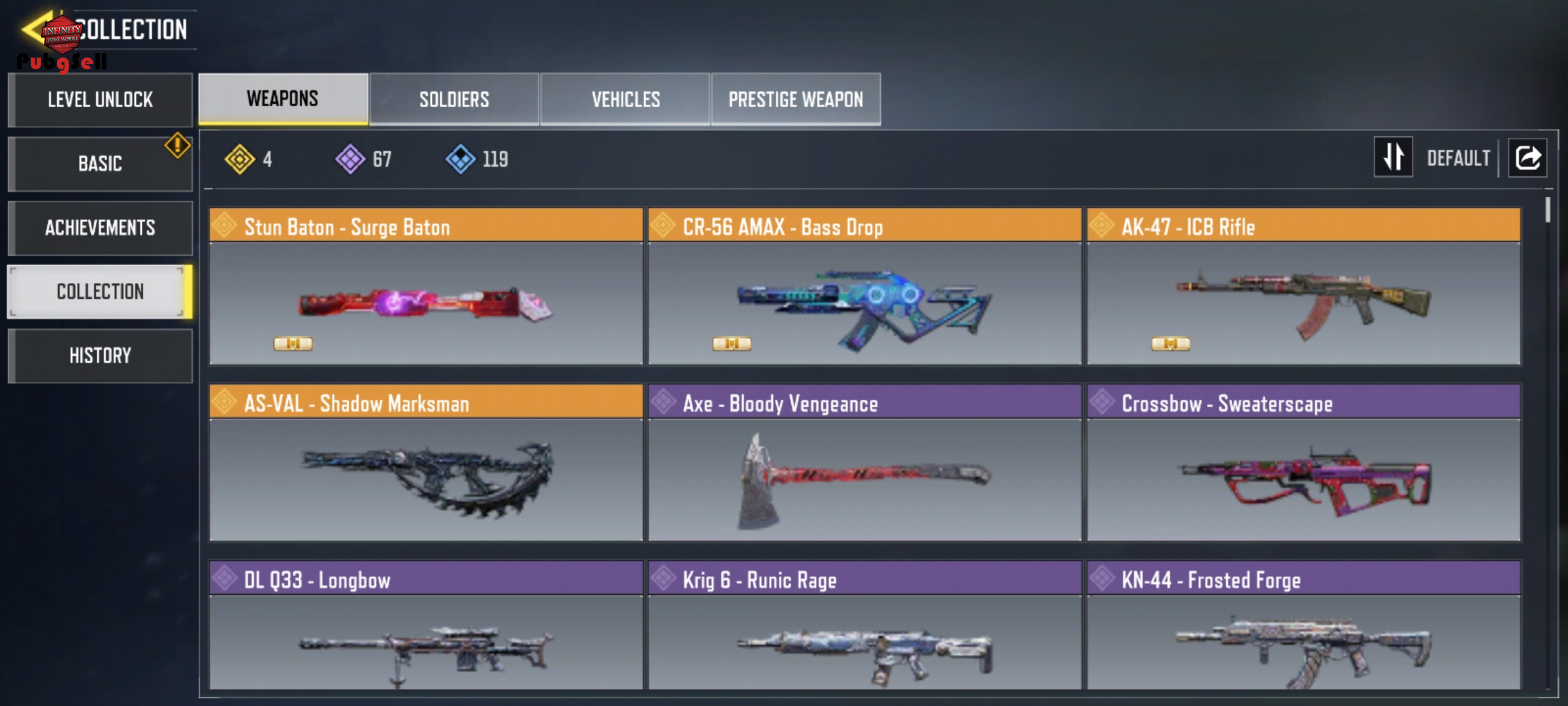Open the Level Unlock section
This screenshot has width=1568, height=706.
[x=100, y=100]
